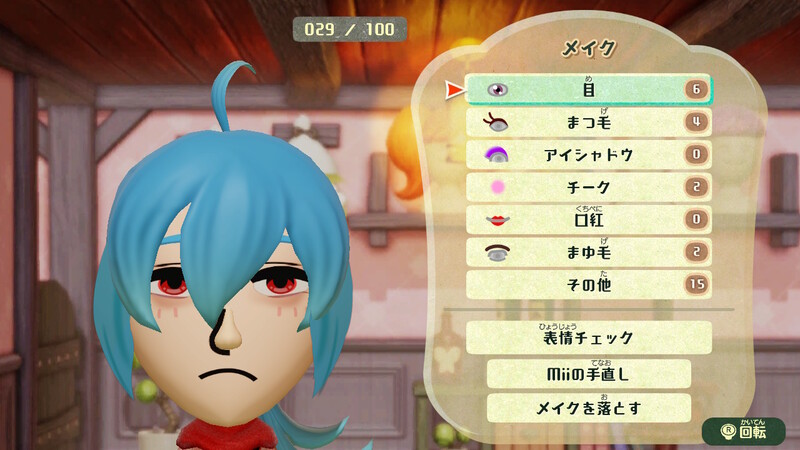Image resolution: width=800 pixels, height=450 pixels.
Task: Click the 表情チェック expression check button
Action: pos(589,337)
